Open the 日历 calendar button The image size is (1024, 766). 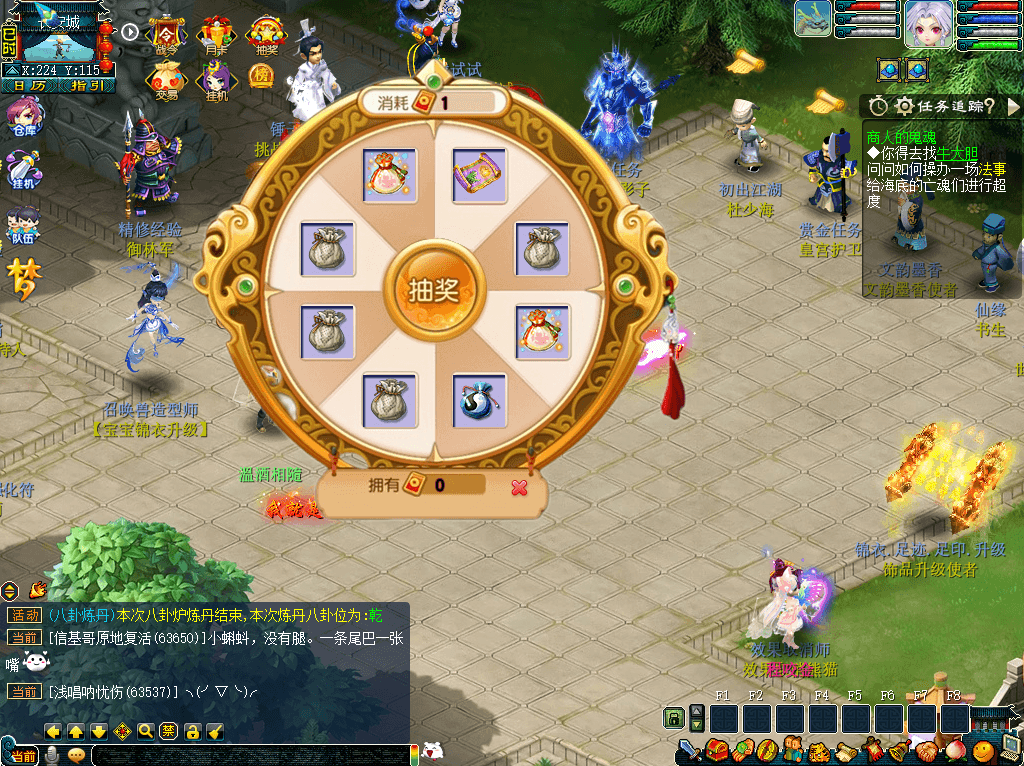[29, 86]
